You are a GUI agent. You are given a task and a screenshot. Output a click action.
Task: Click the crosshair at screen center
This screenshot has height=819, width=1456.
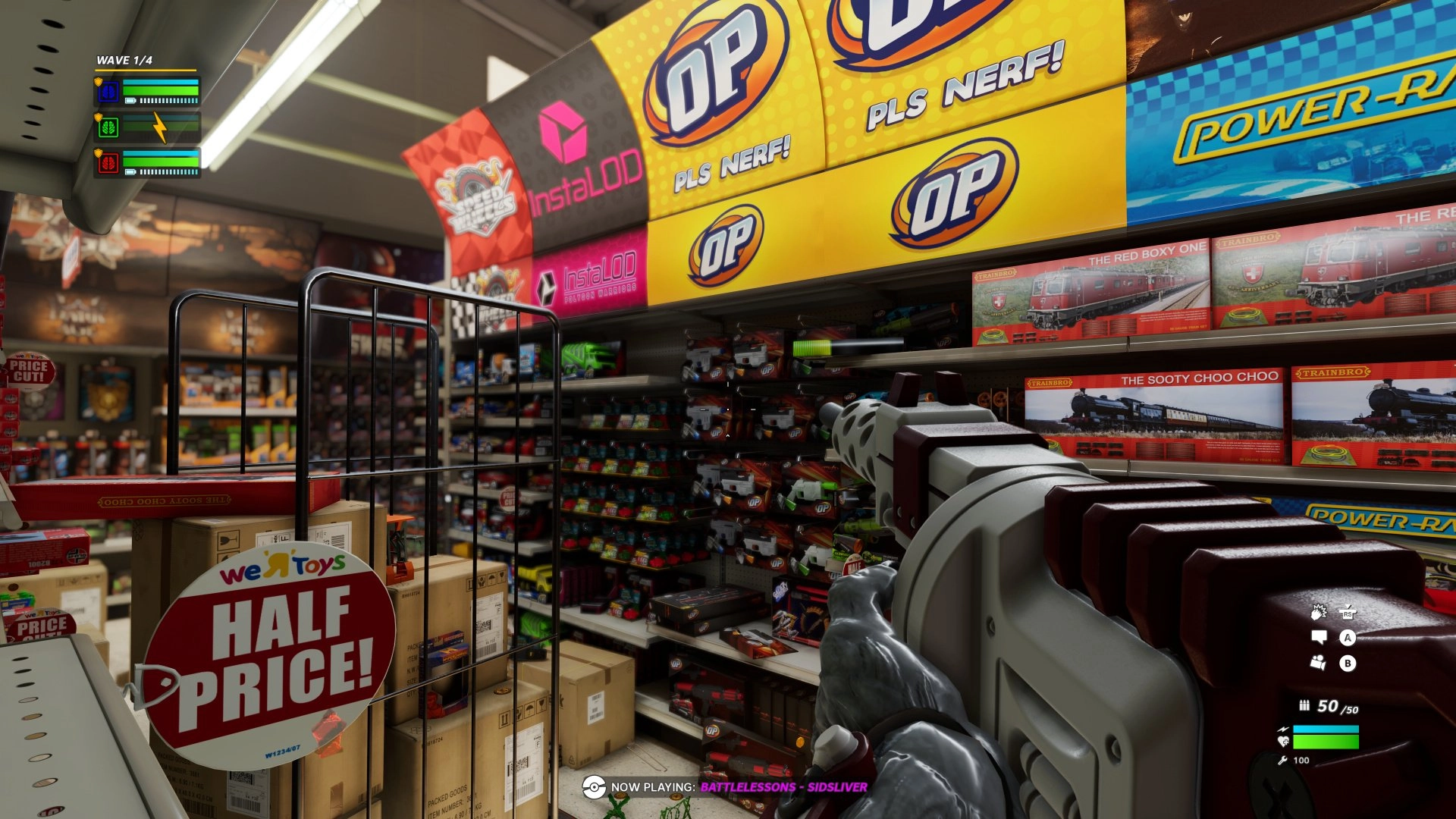click(x=728, y=409)
